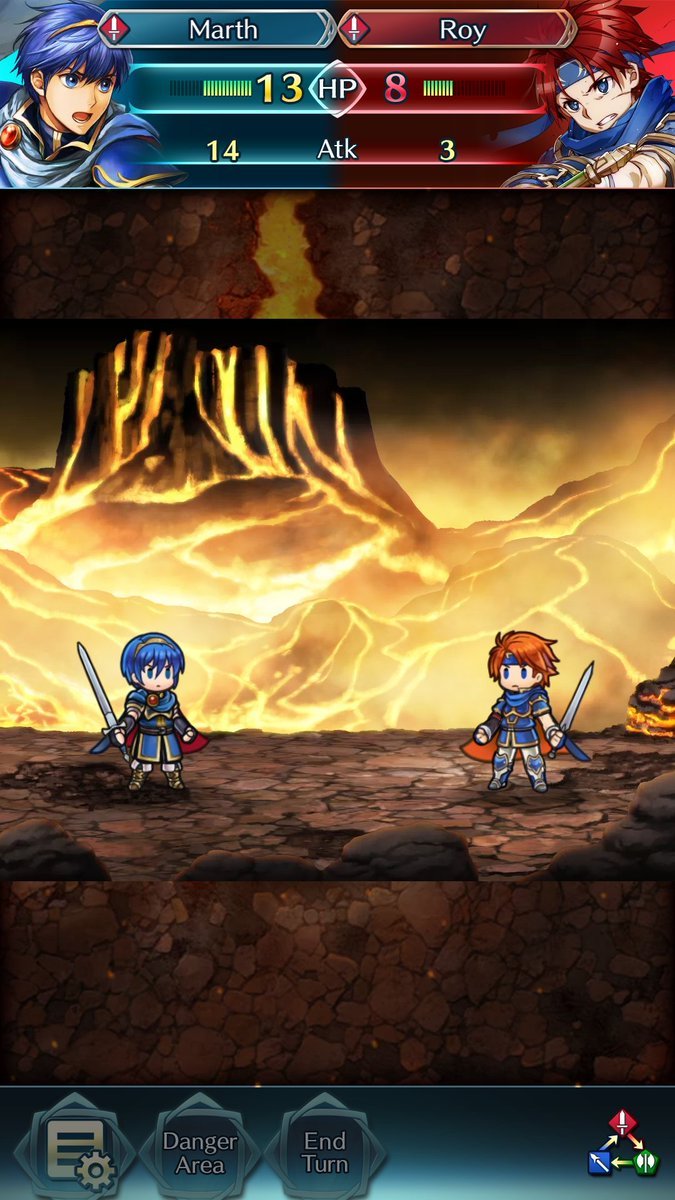The height and width of the screenshot is (1200, 675).
Task: Click the End Turn button
Action: 325,1153
